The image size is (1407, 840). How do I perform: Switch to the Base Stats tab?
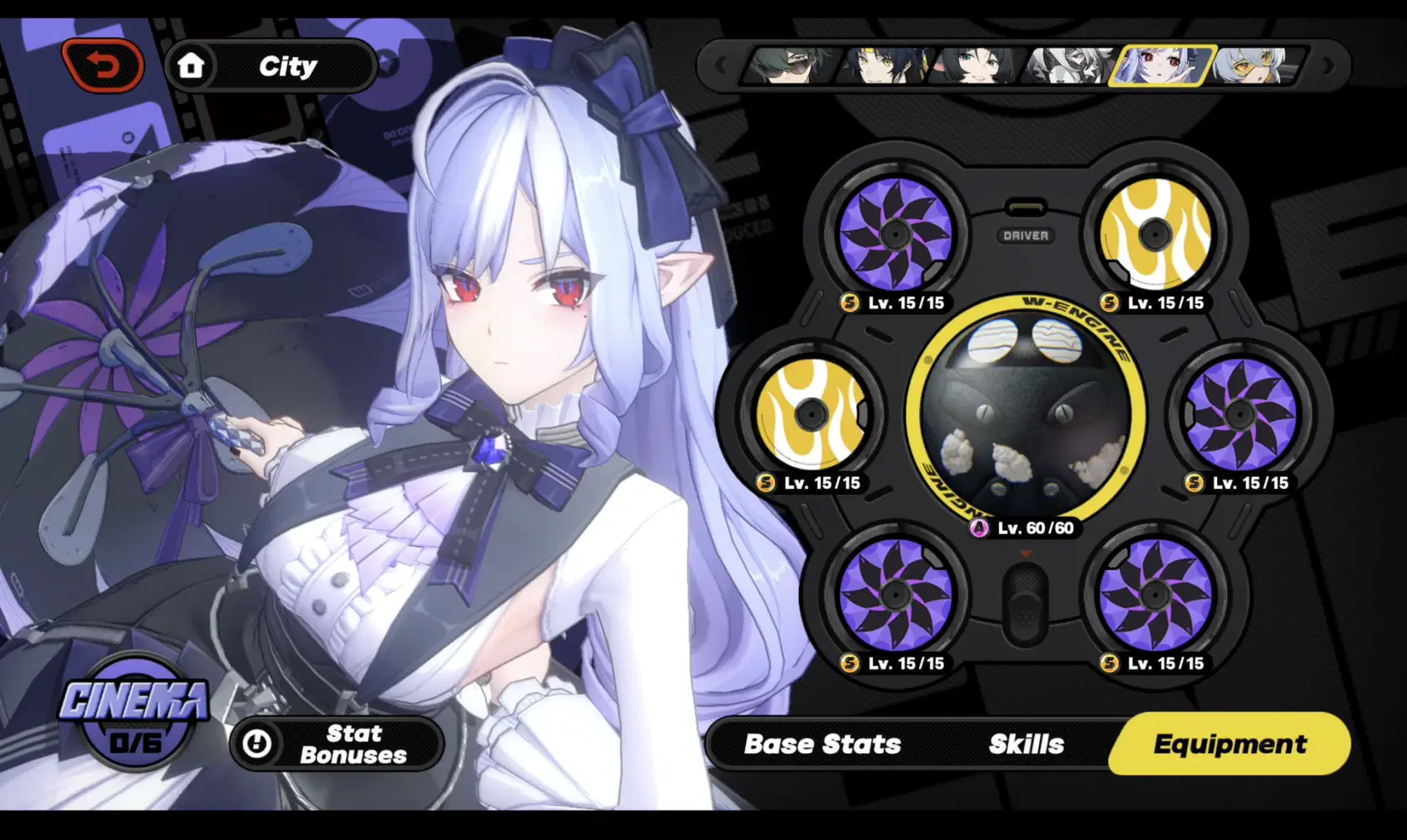822,744
